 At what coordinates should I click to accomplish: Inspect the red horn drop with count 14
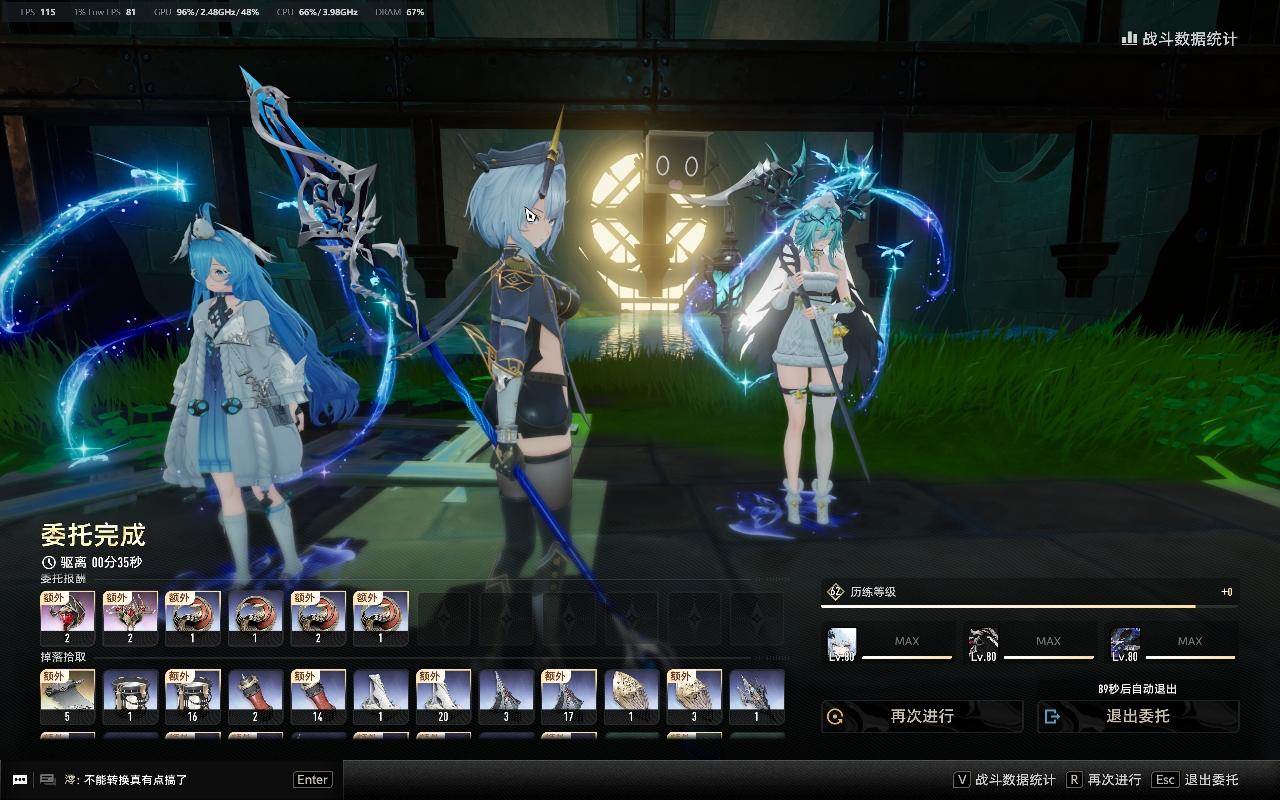pyautogui.click(x=318, y=696)
